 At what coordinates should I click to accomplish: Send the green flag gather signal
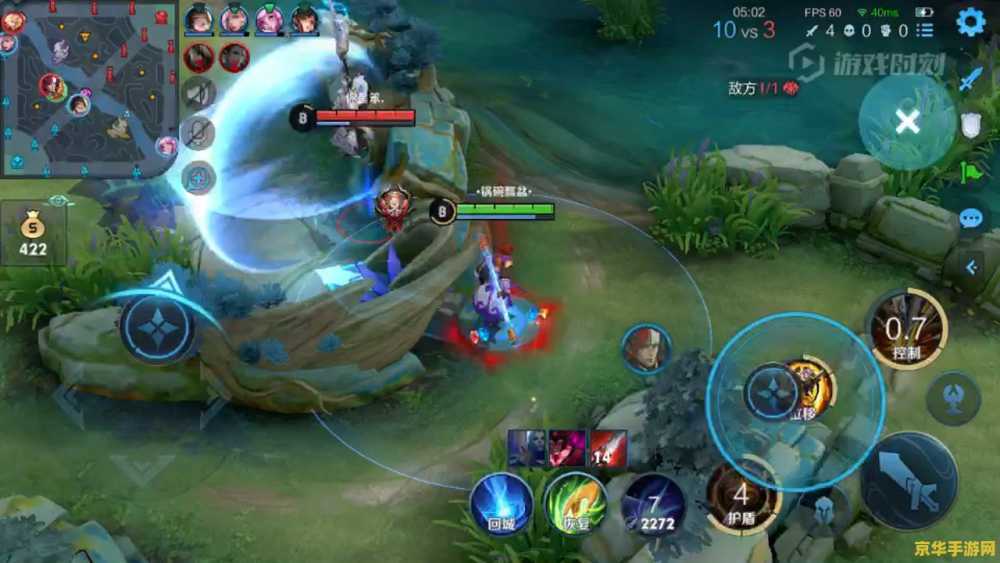(x=970, y=172)
